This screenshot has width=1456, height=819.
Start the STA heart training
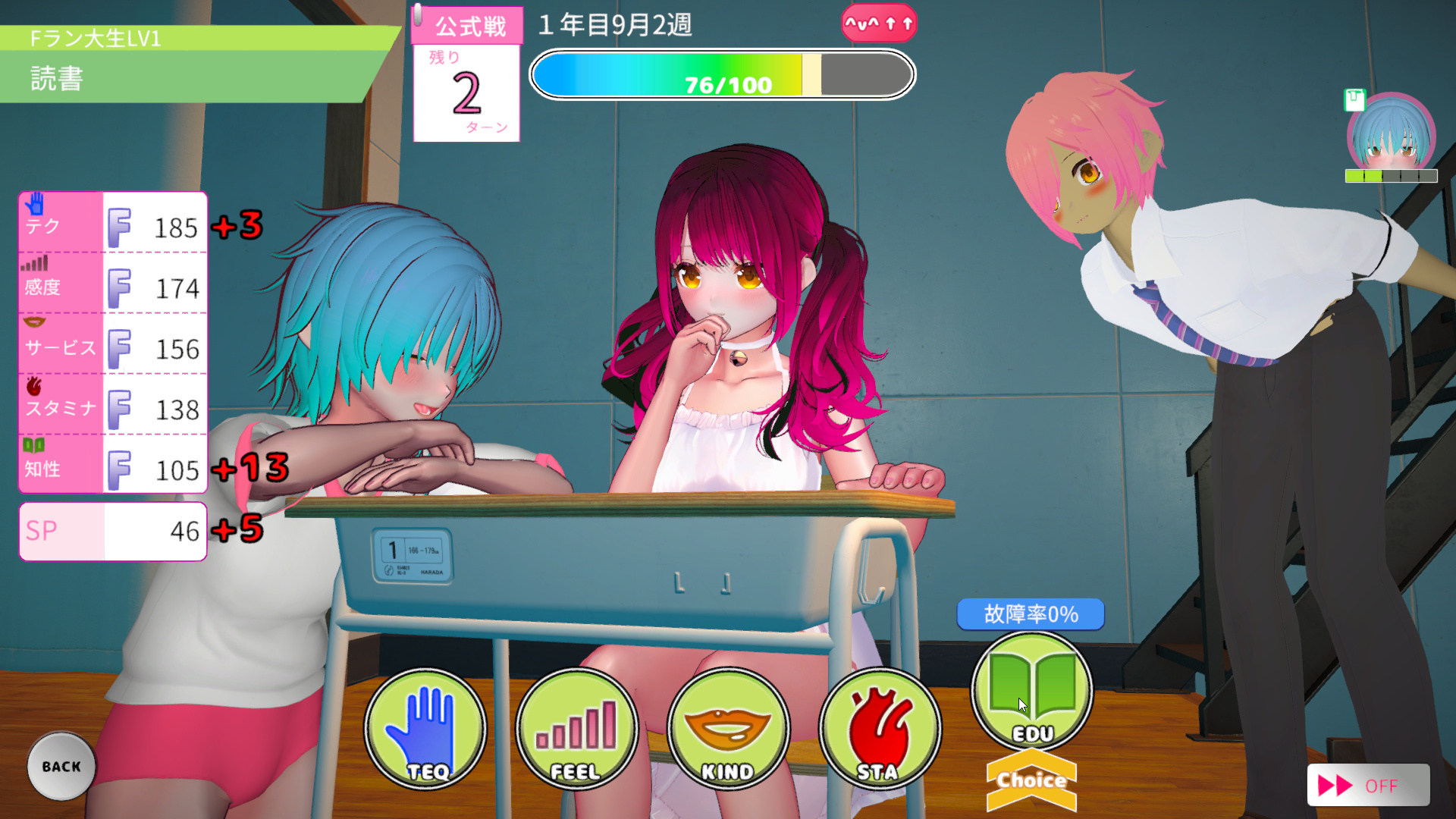coord(880,730)
